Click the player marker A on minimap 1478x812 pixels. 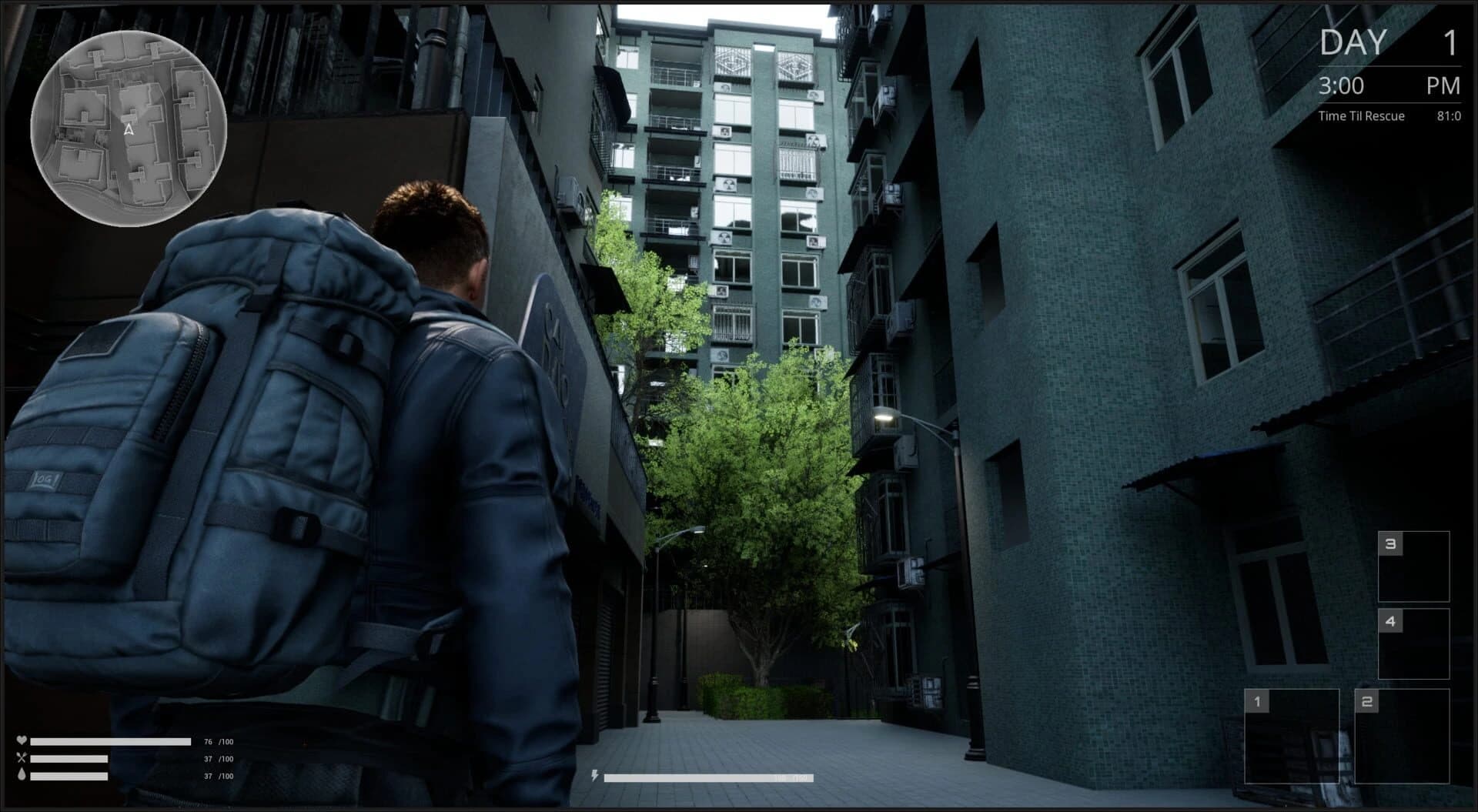point(128,129)
